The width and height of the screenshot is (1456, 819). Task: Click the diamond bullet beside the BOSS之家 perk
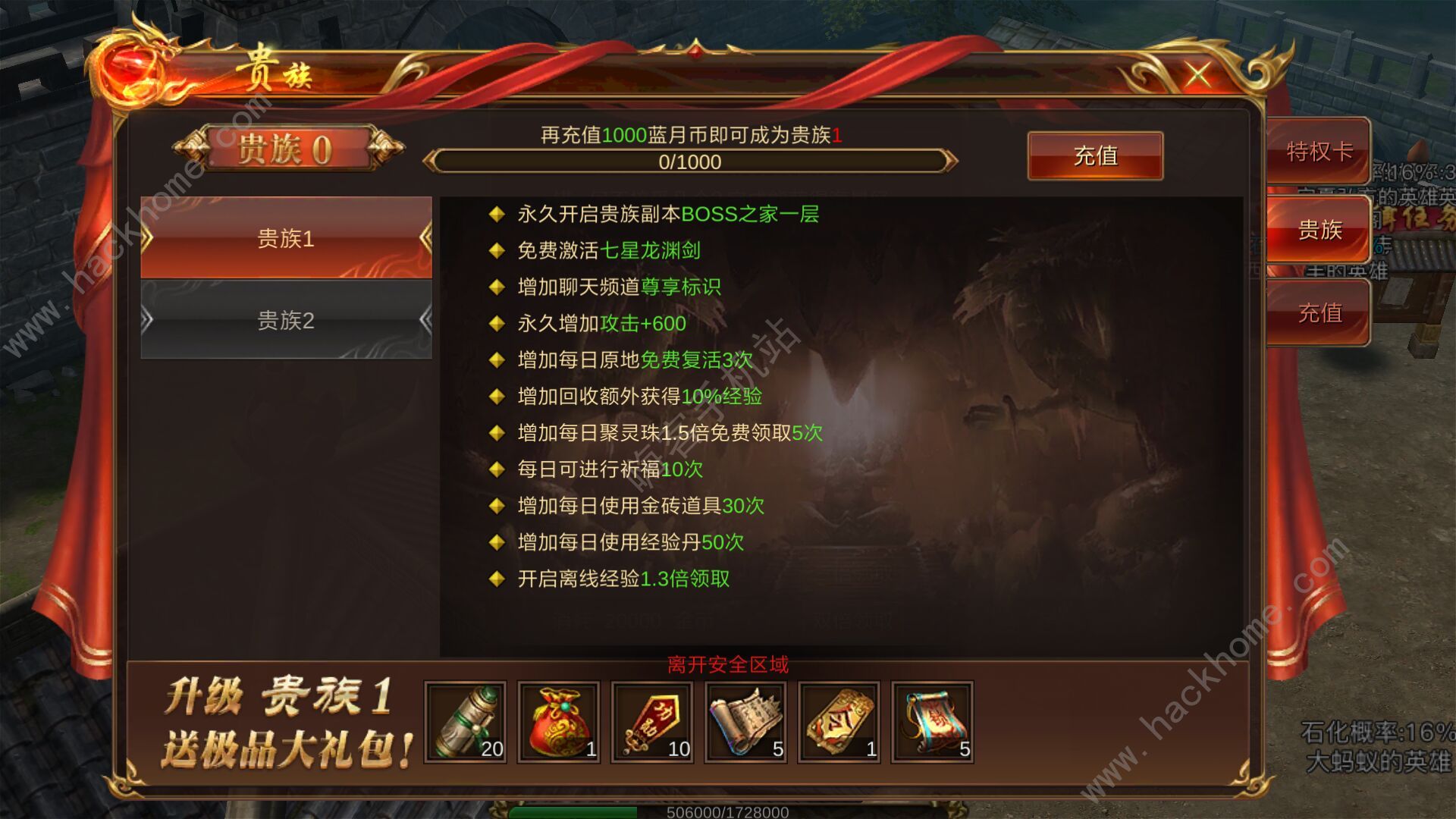pyautogui.click(x=498, y=215)
